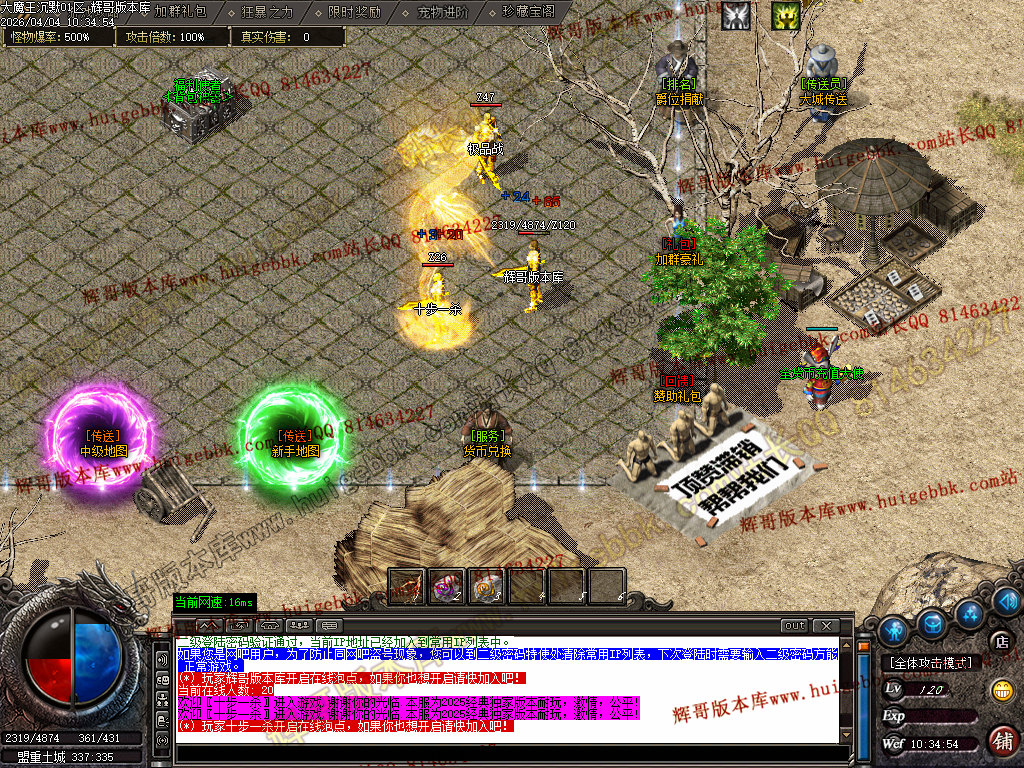Open the 狂暴之力 menu
The image size is (1024, 768).
tap(267, 12)
